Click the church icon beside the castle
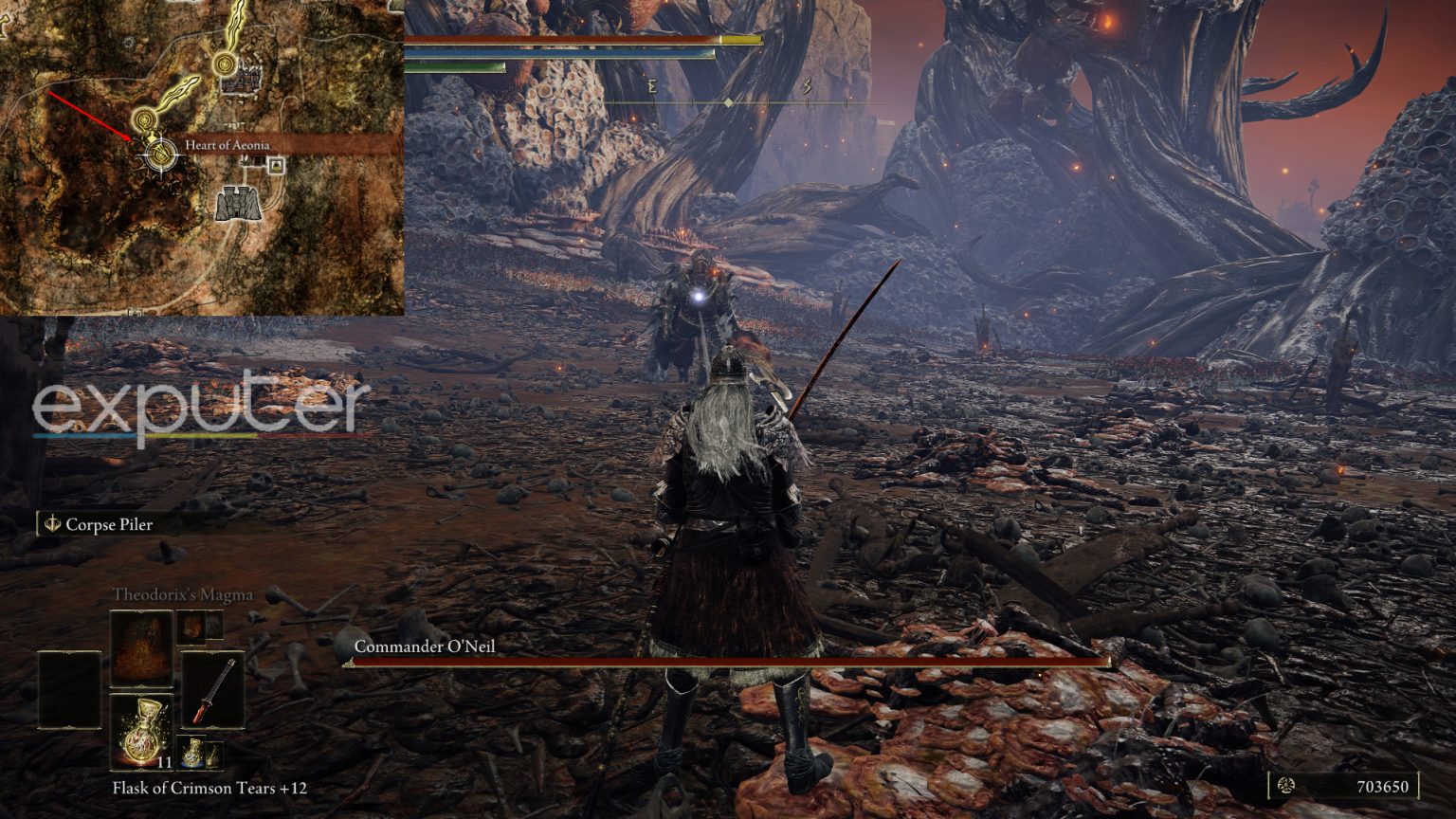This screenshot has width=1456, height=819. click(x=276, y=165)
